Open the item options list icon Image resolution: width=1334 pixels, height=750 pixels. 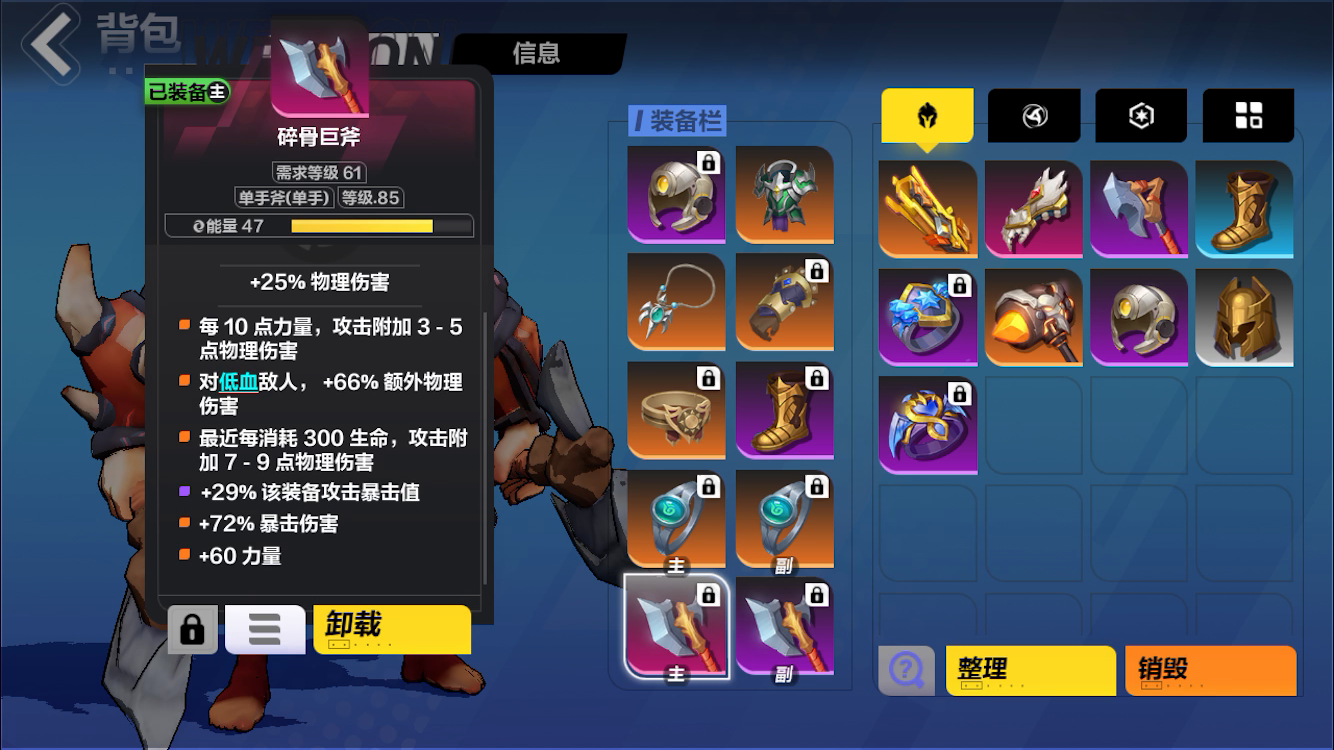coord(264,629)
